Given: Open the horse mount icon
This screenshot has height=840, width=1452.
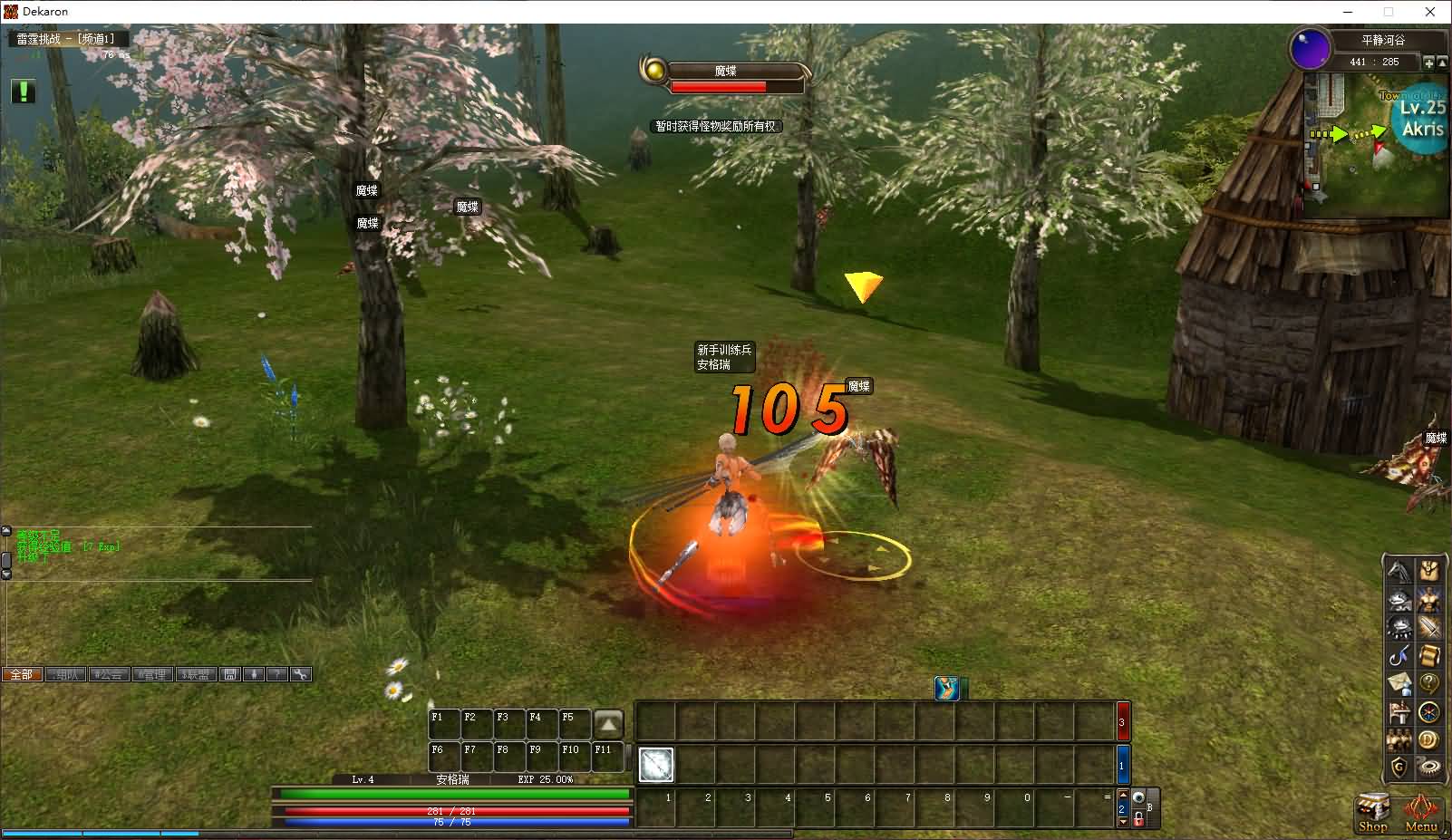Looking at the screenshot, I should click(x=1400, y=571).
